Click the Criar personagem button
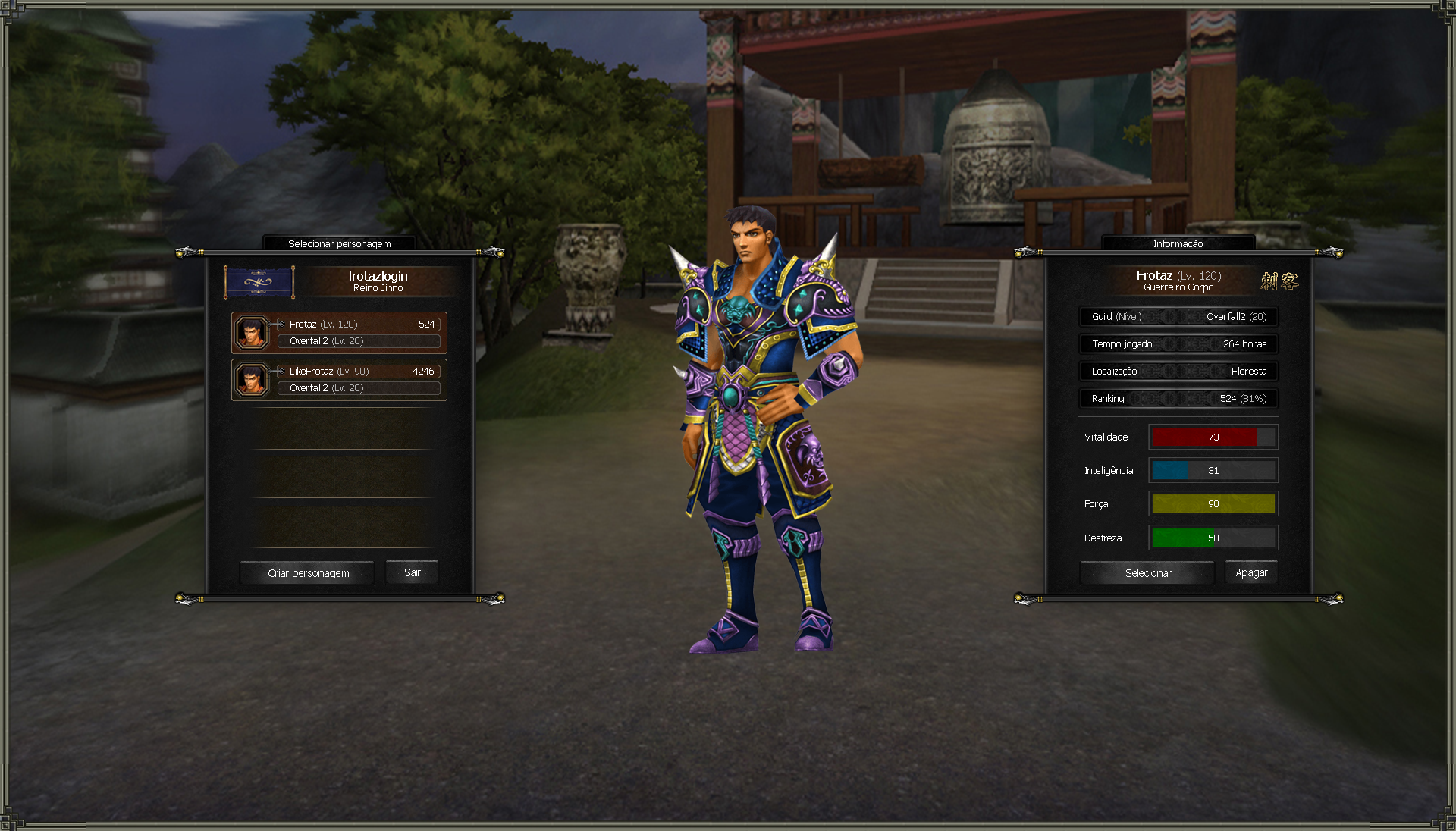The height and width of the screenshot is (831, 1456). [308, 573]
